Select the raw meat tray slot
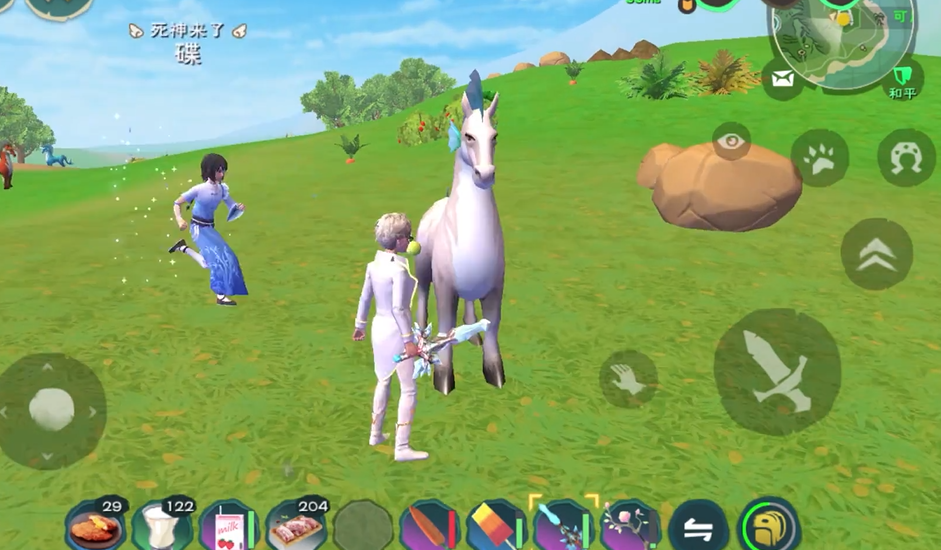 296,525
